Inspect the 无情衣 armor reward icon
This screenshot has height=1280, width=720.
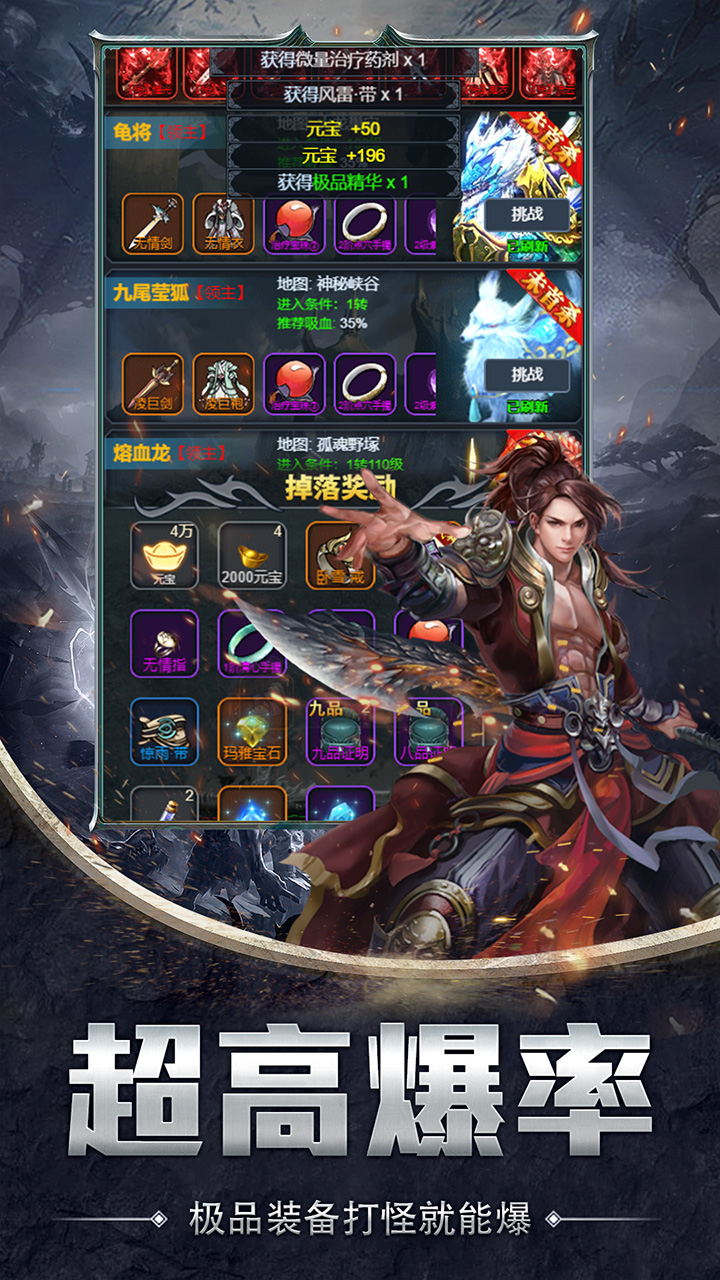click(223, 223)
